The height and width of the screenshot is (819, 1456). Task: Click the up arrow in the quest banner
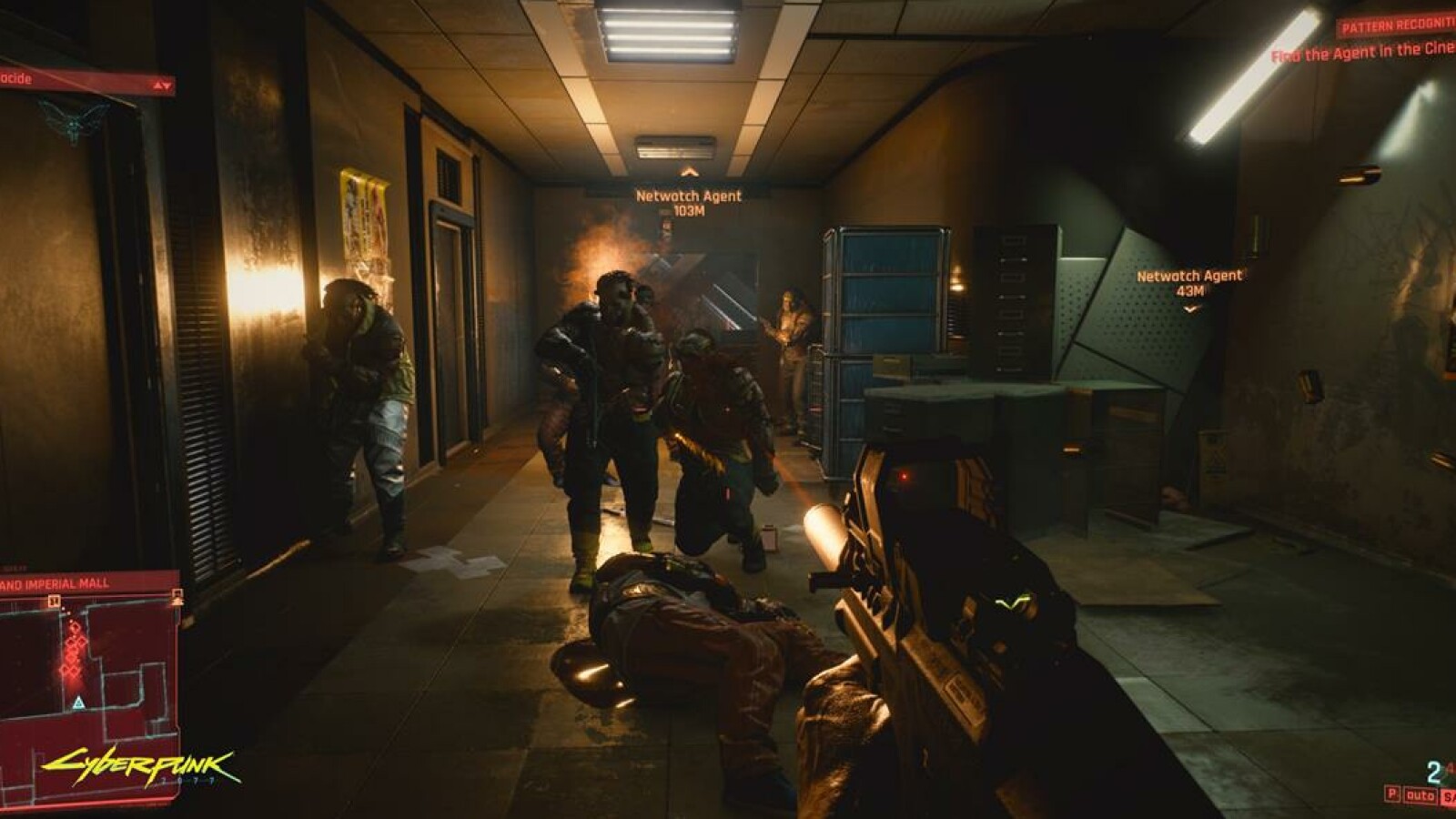pos(157,86)
